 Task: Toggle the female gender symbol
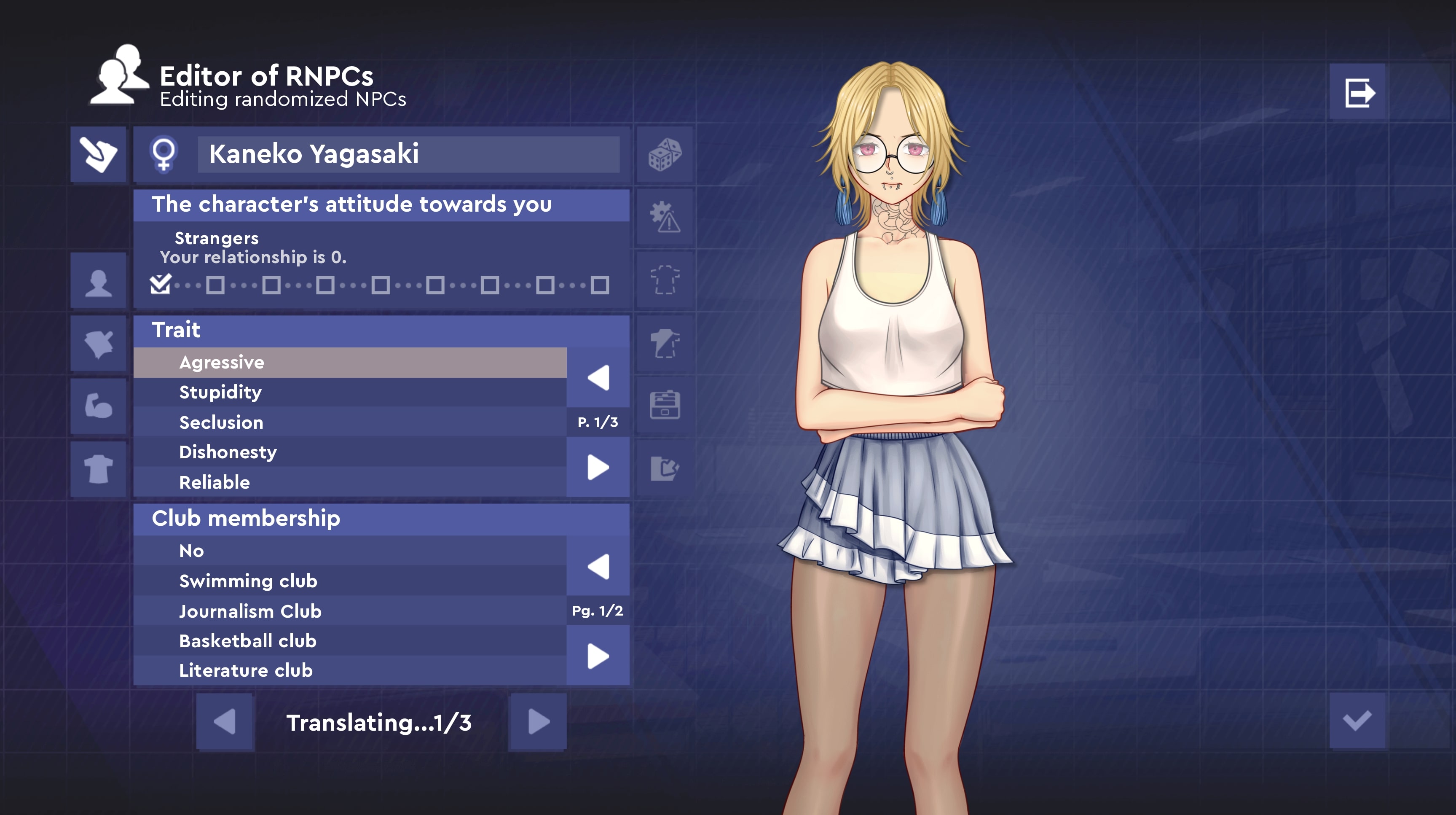click(x=164, y=154)
